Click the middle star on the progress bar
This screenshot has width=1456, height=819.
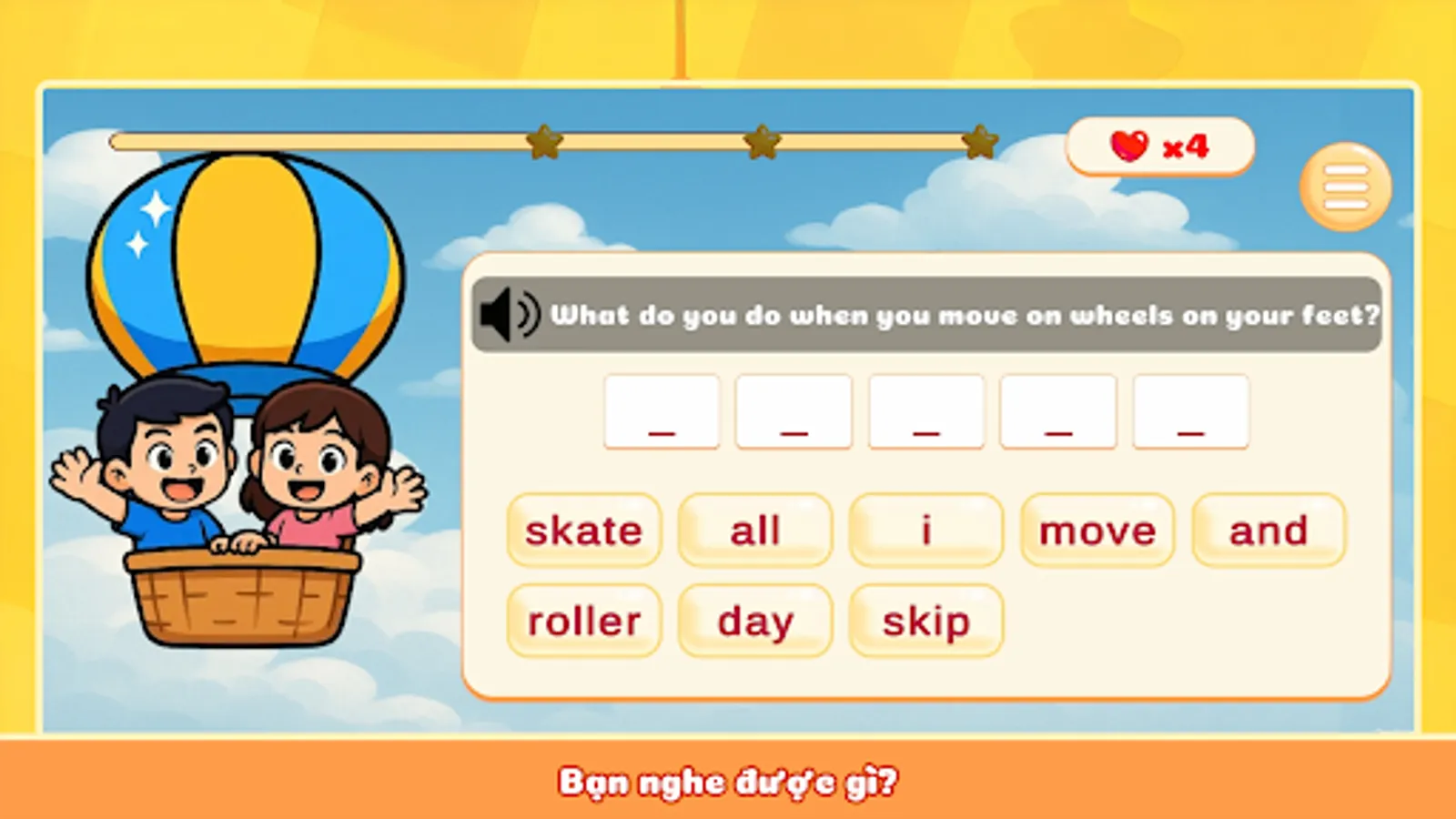761,142
